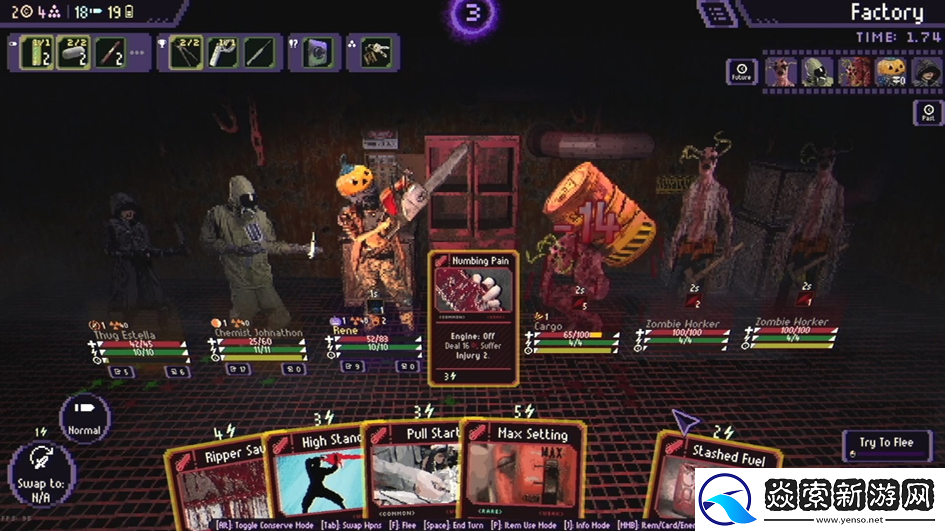Viewport: 945px width, 531px height.
Task: Select the hooded thug portrait in turn order
Action: pyautogui.click(x=926, y=71)
